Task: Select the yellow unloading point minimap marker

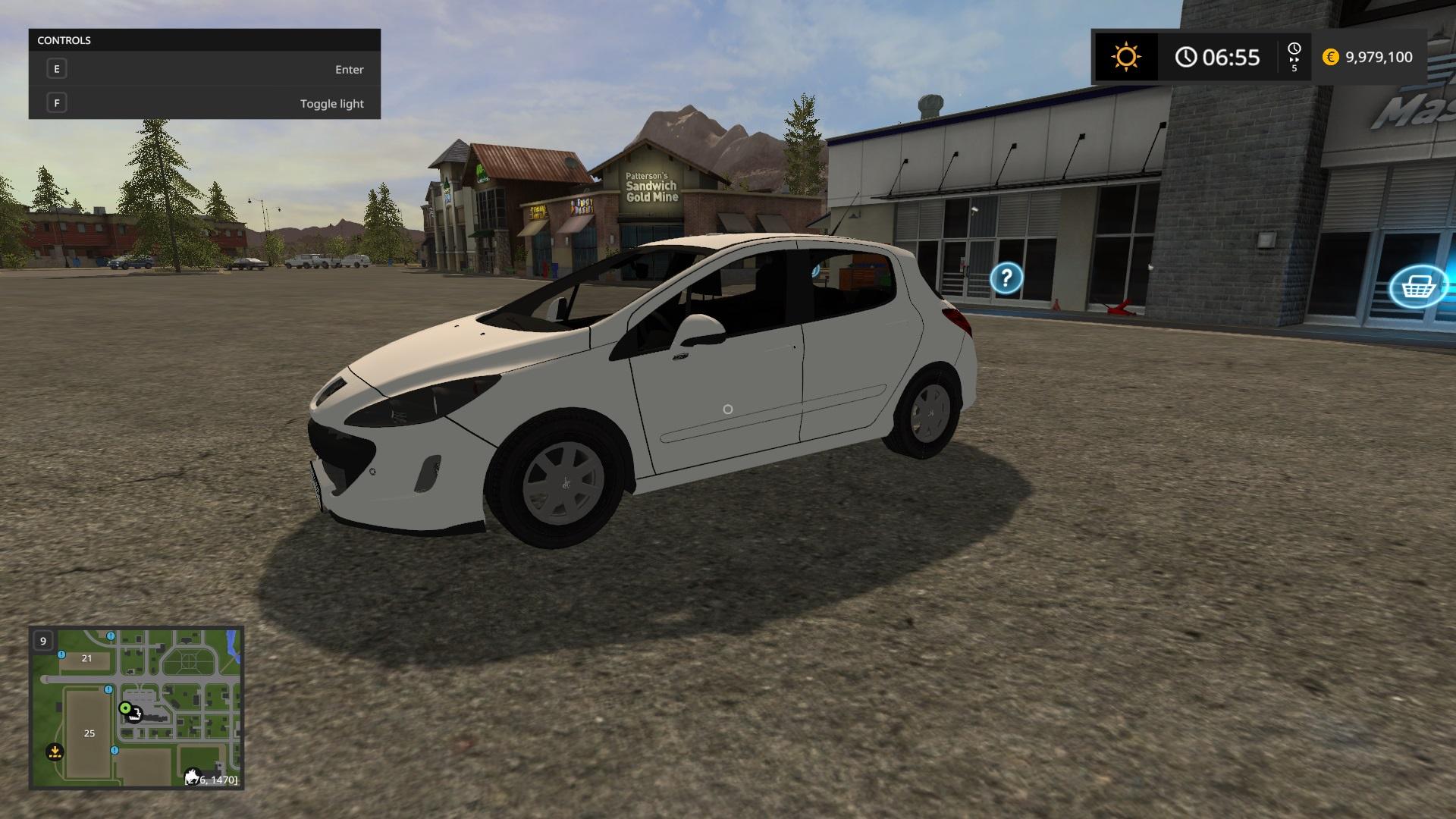Action: [55, 752]
